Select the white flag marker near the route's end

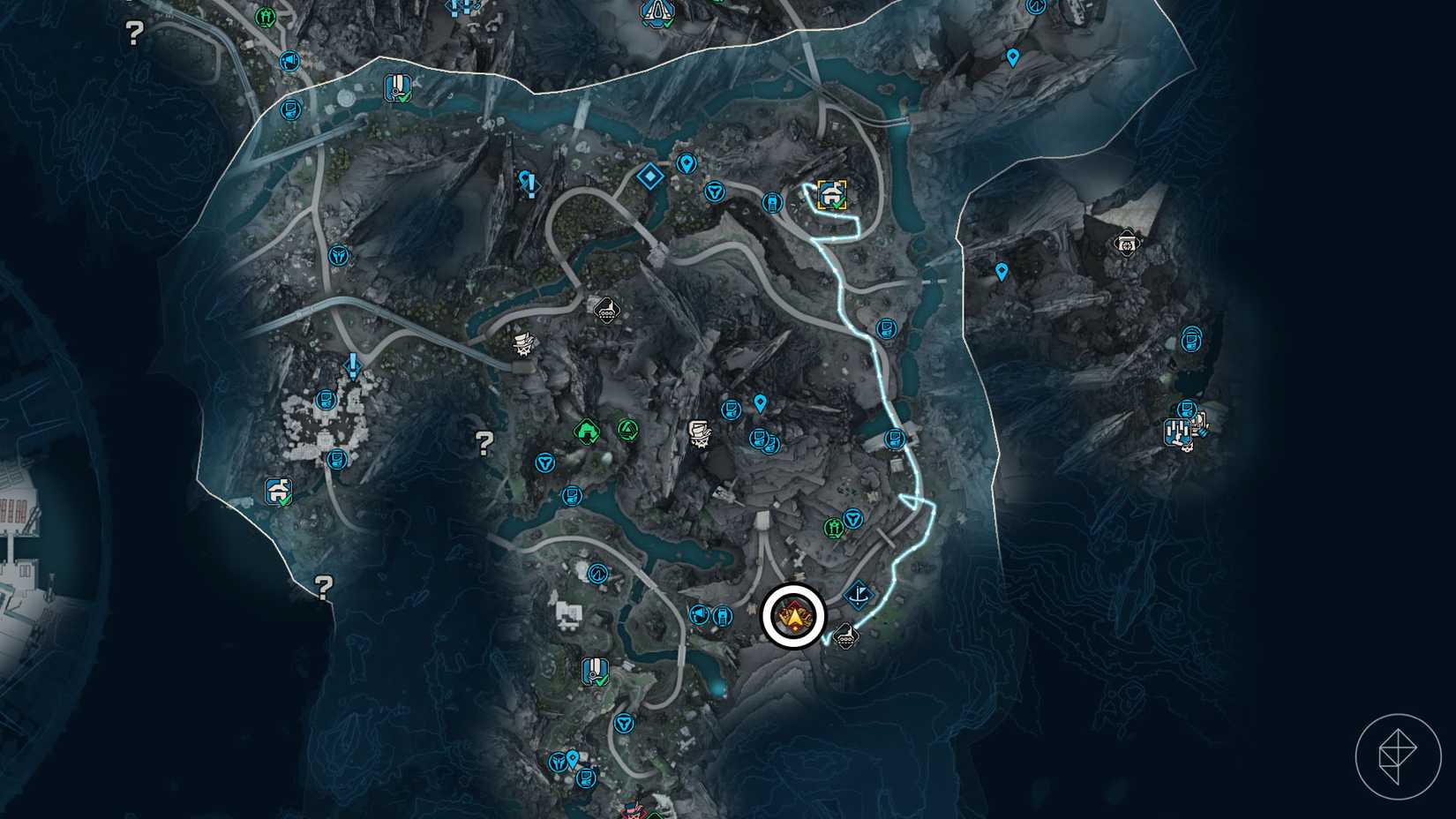(x=858, y=596)
